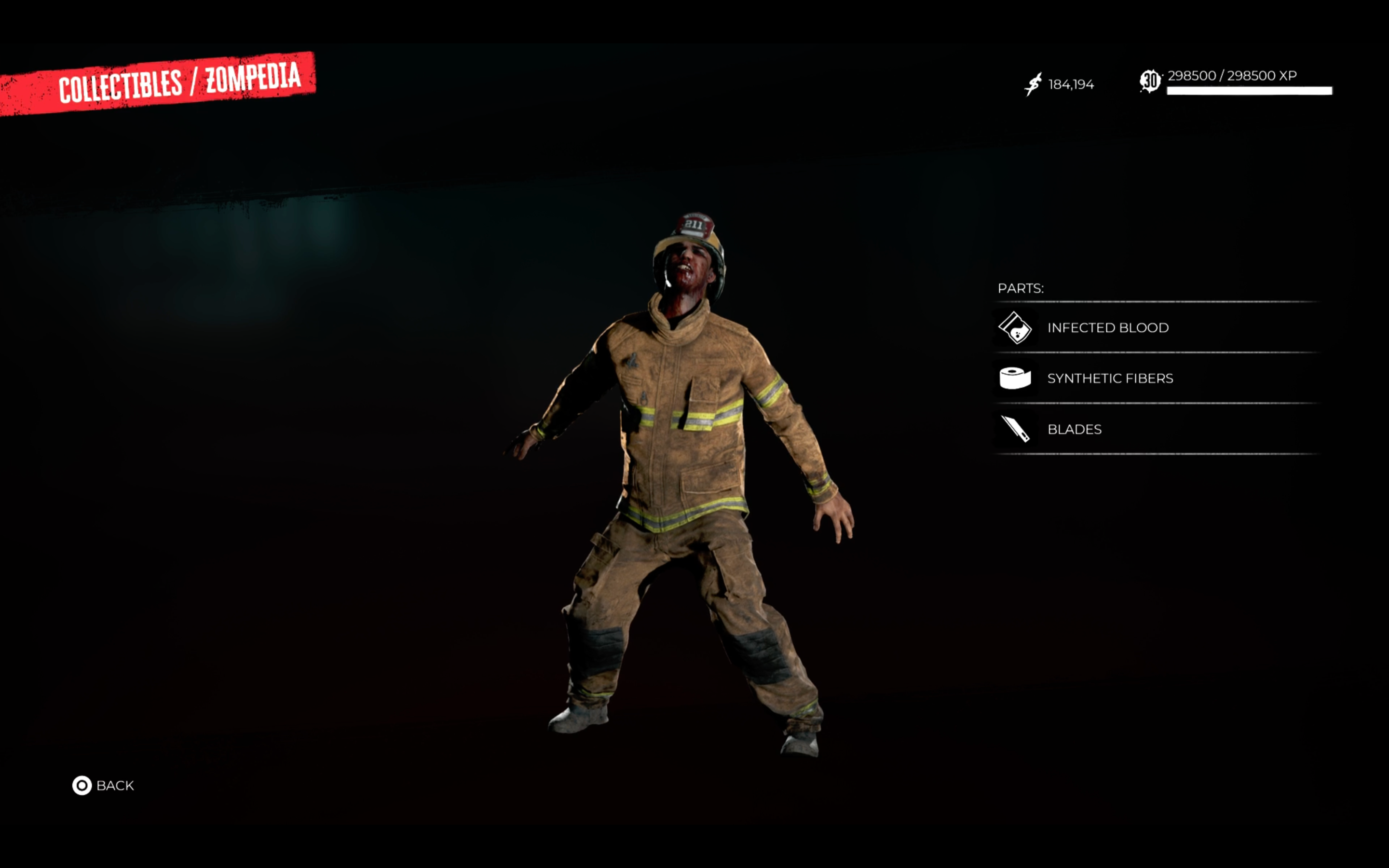Image resolution: width=1389 pixels, height=868 pixels.
Task: Click the XP progress bar
Action: coord(1245,91)
